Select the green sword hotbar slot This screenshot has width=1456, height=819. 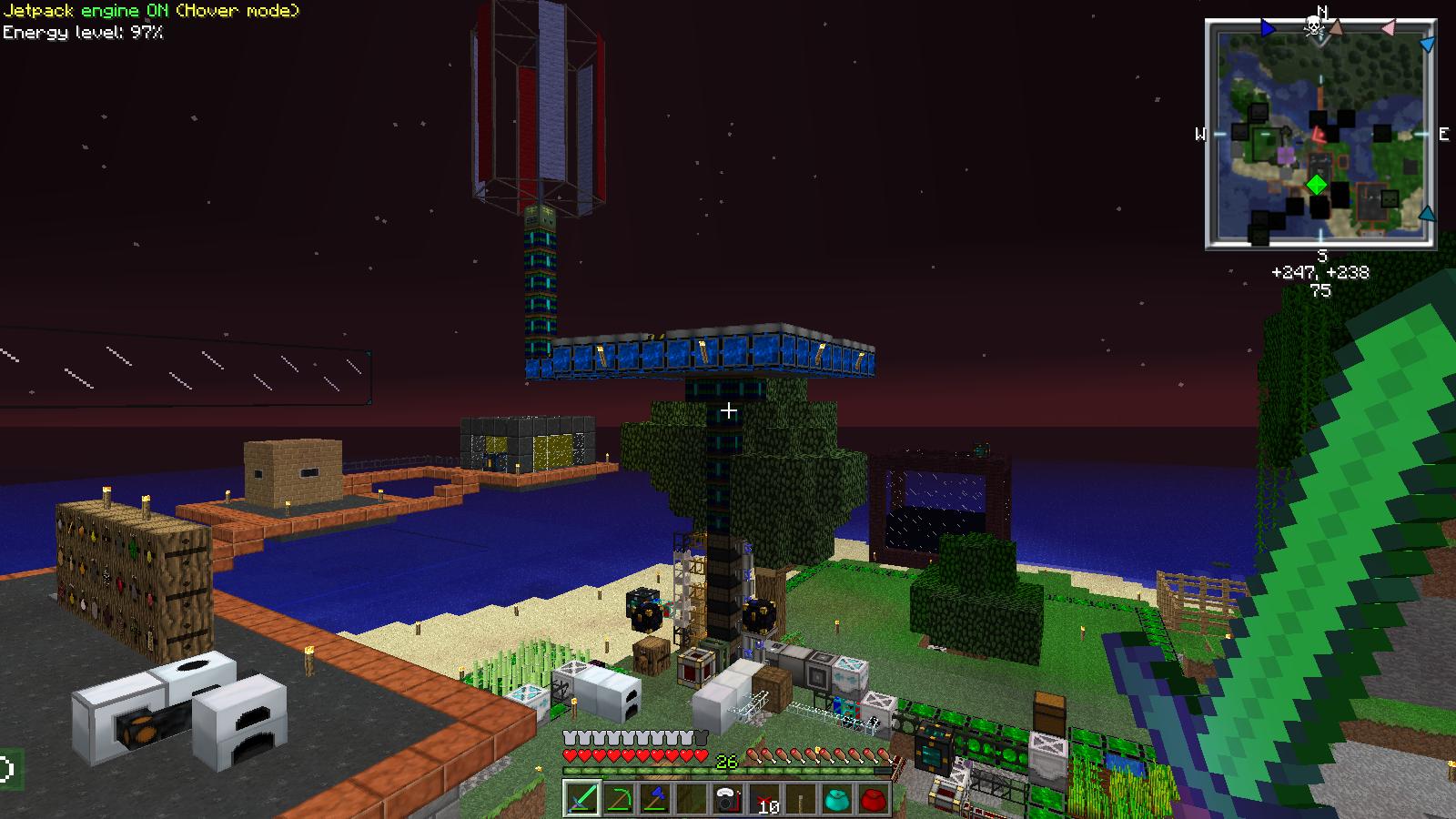581,799
